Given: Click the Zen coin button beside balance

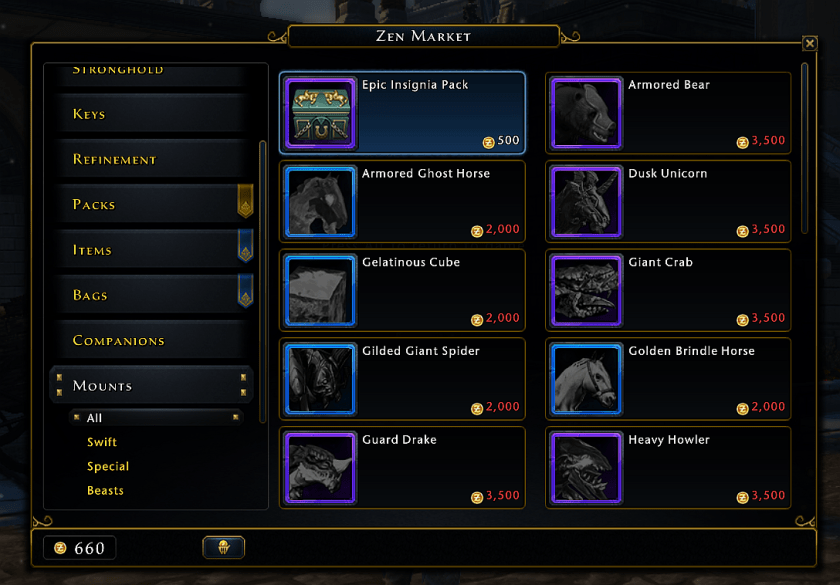Looking at the screenshot, I should tap(223, 547).
